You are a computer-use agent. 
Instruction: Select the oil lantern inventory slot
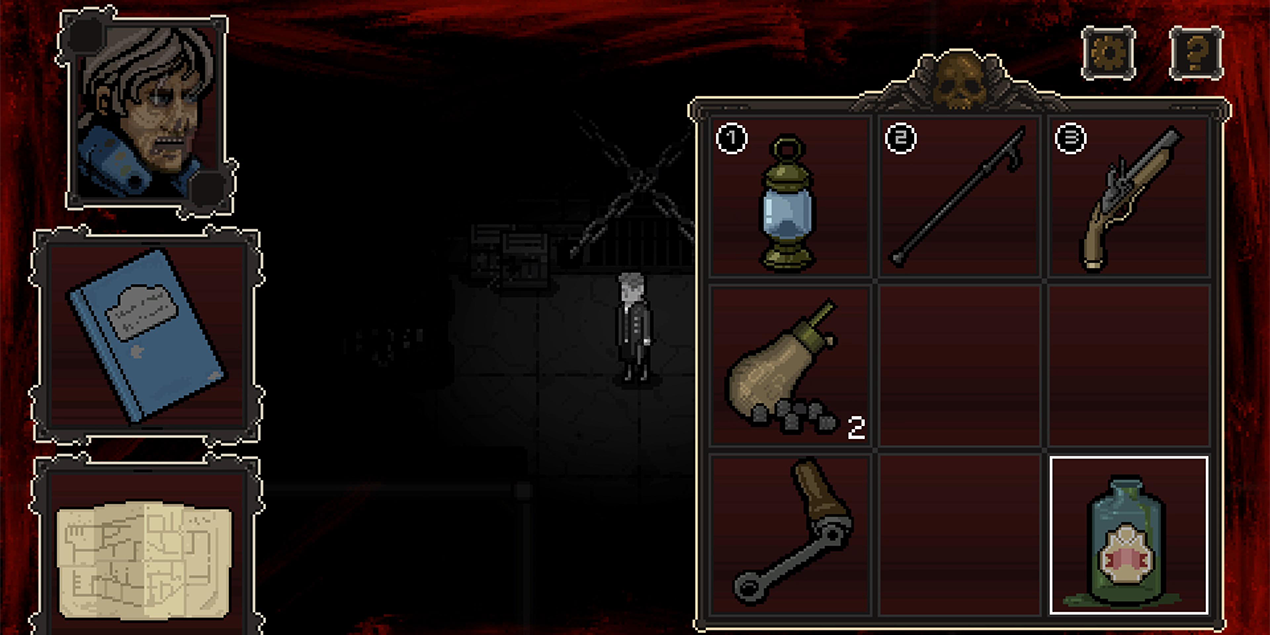[789, 197]
